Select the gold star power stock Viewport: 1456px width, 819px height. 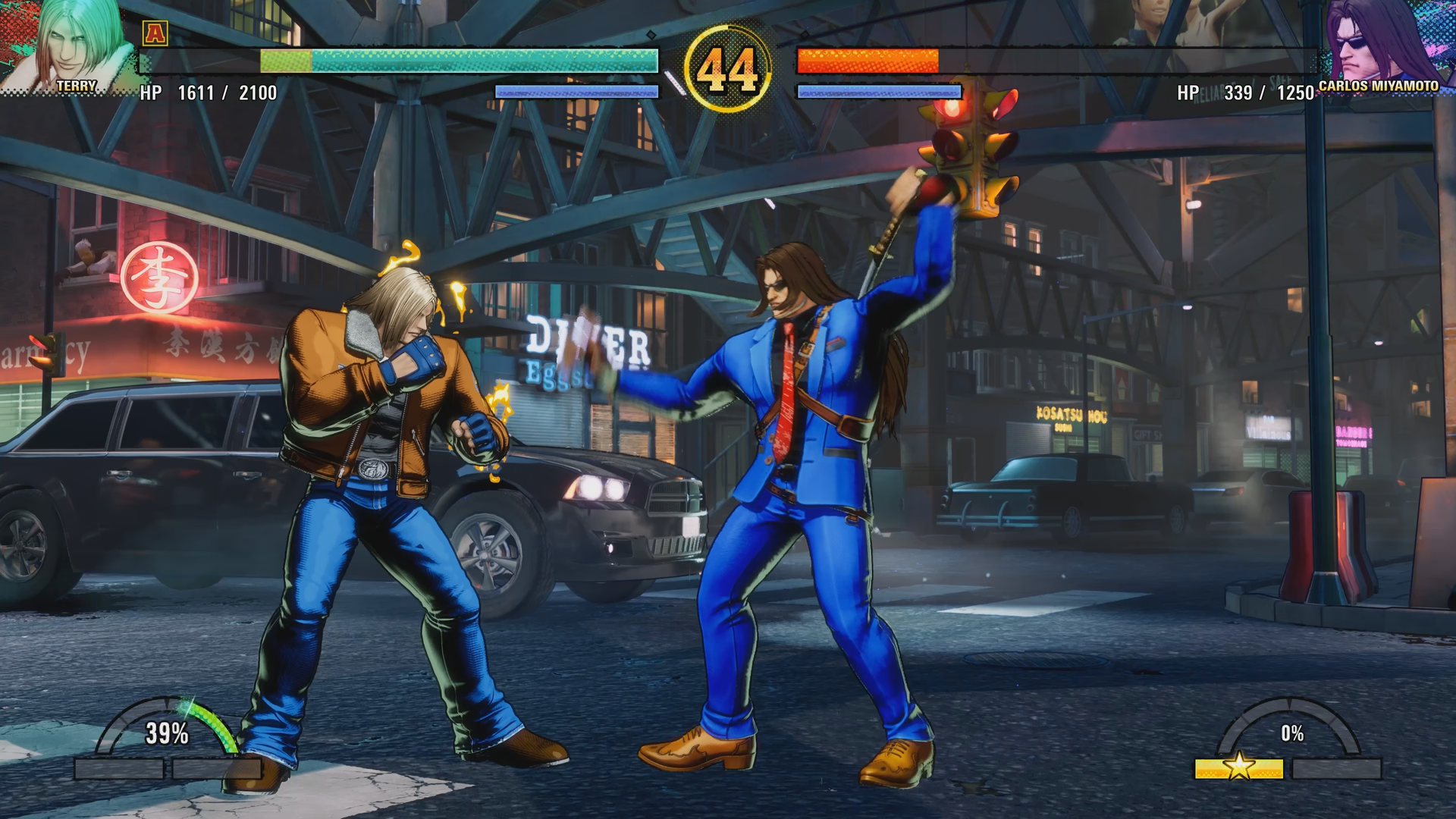tap(1238, 767)
